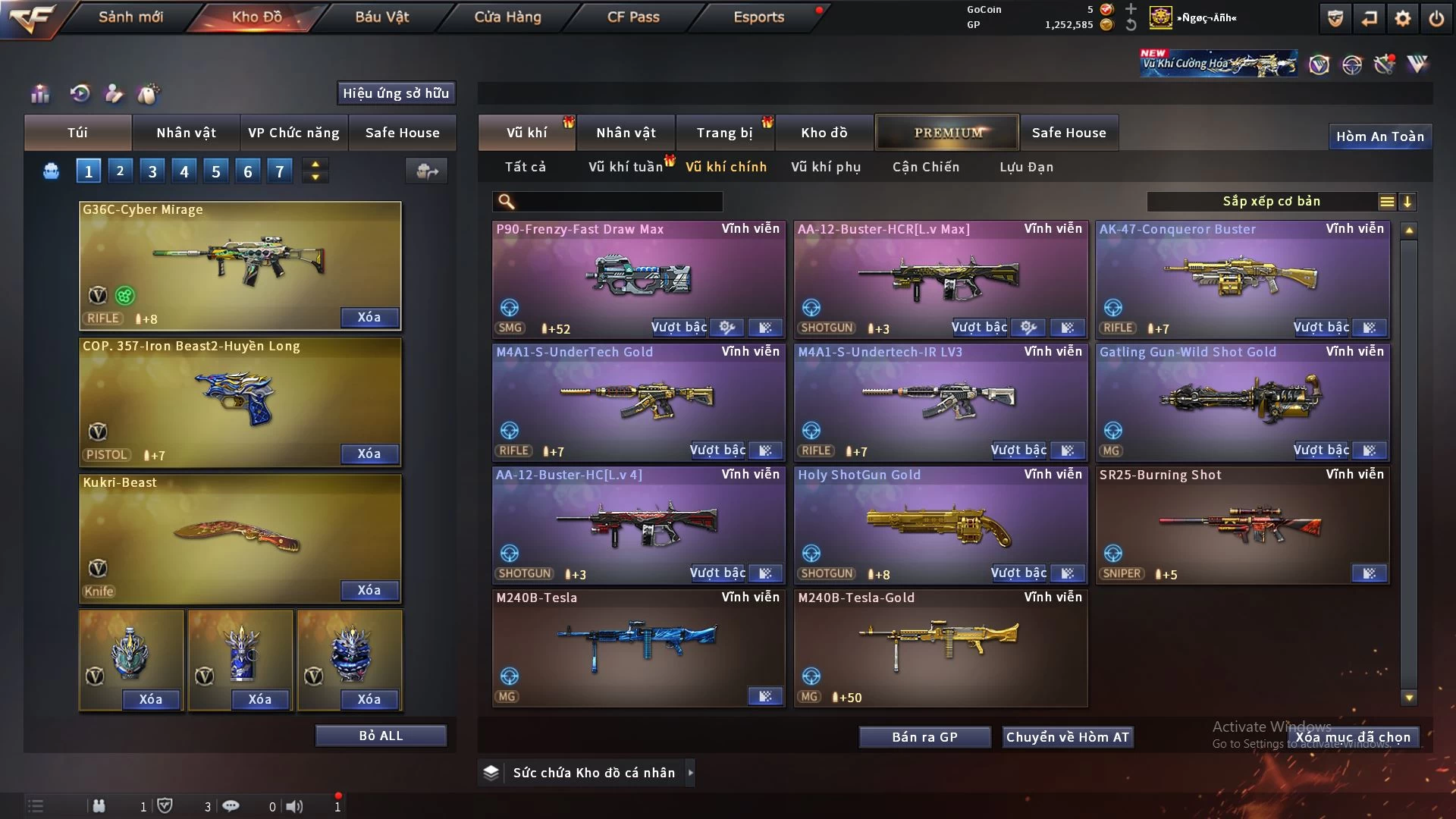This screenshot has height=819, width=1456.
Task: Choose bag slot number 3
Action: tap(152, 171)
